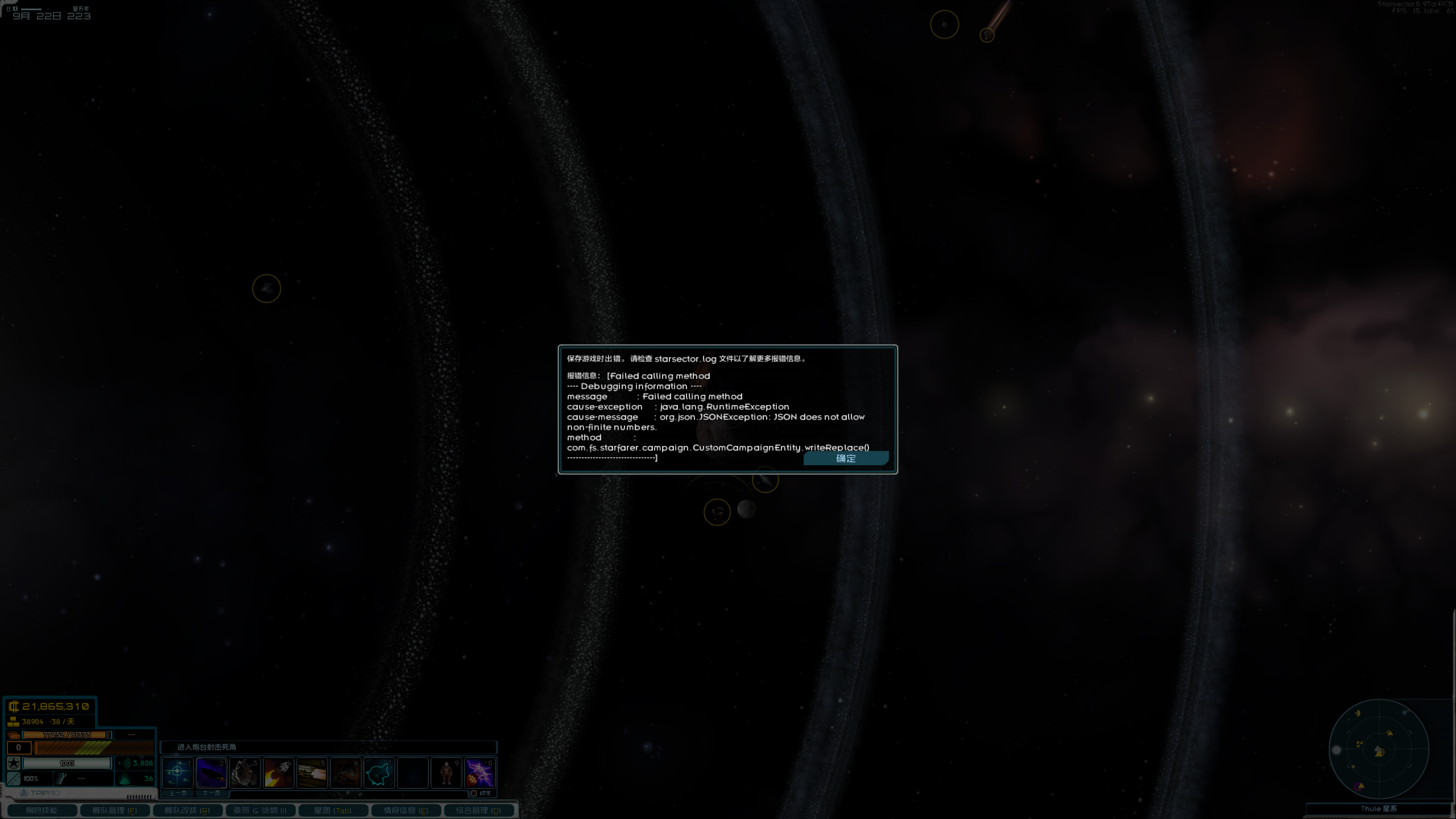This screenshot has height=819, width=1456.
Task: Activate the rocket burn ability in slot 4
Action: click(278, 772)
